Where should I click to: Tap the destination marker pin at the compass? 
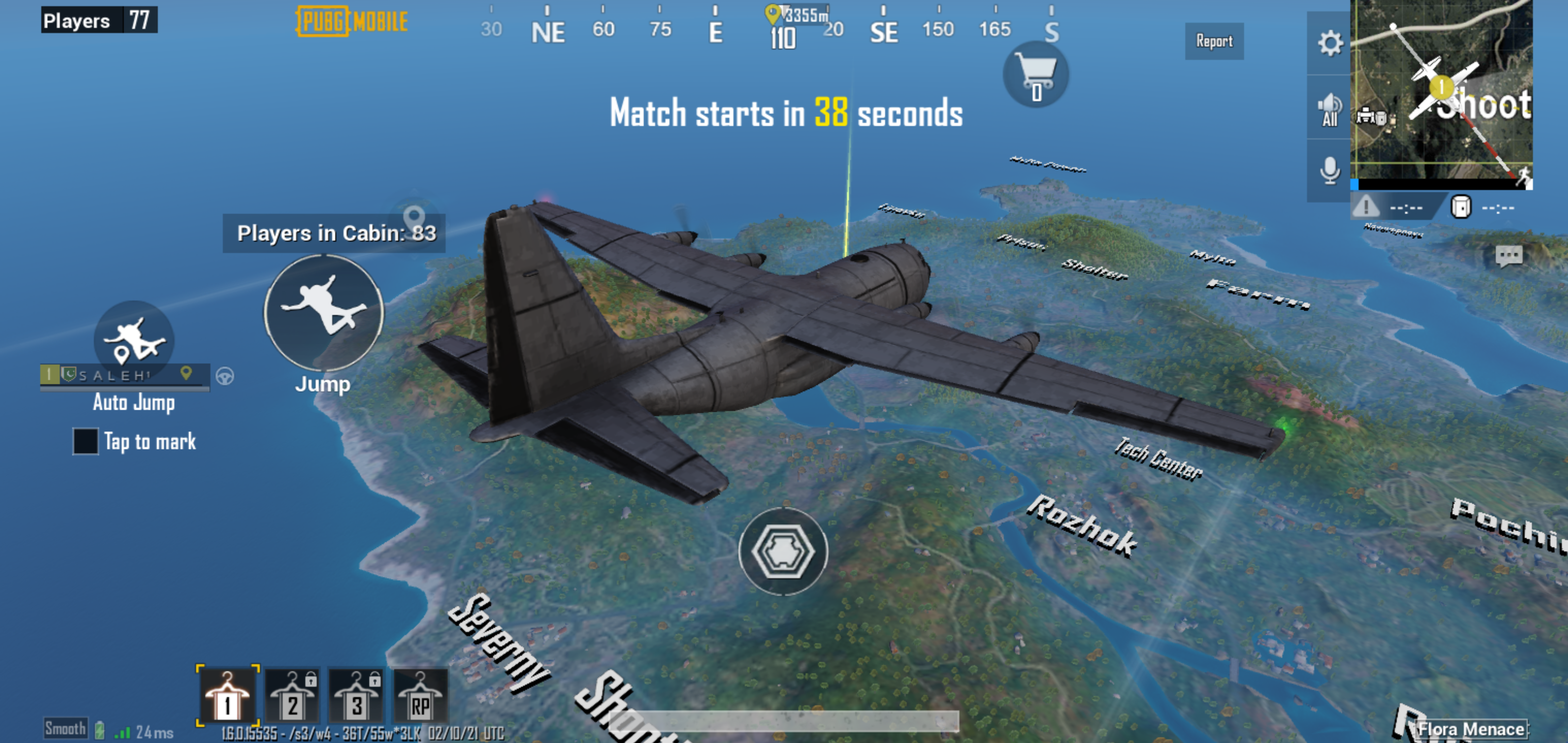774,13
